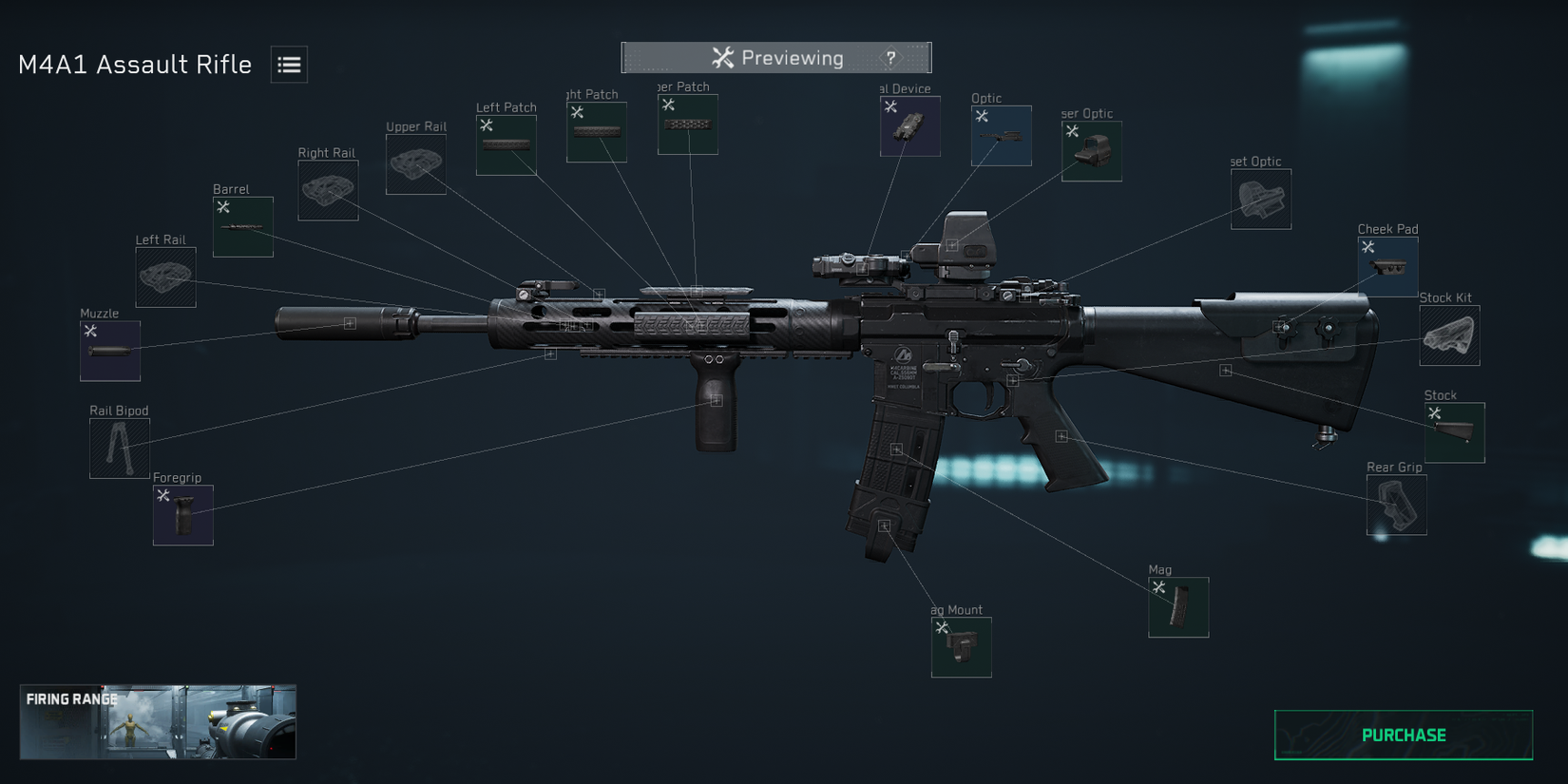This screenshot has height=784, width=1568.
Task: Open the Muzzle attachment slot
Action: [x=109, y=350]
